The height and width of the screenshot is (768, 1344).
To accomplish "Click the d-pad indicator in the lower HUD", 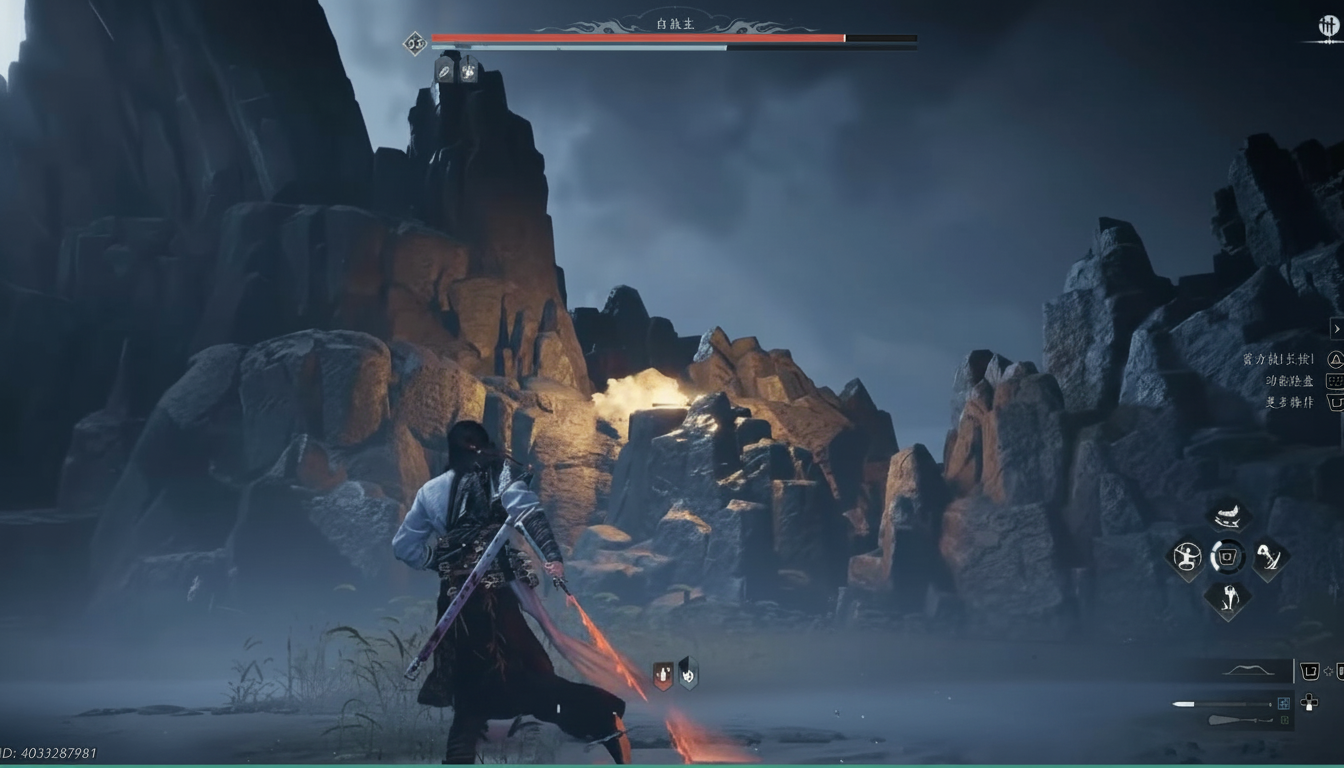I will (x=1309, y=704).
